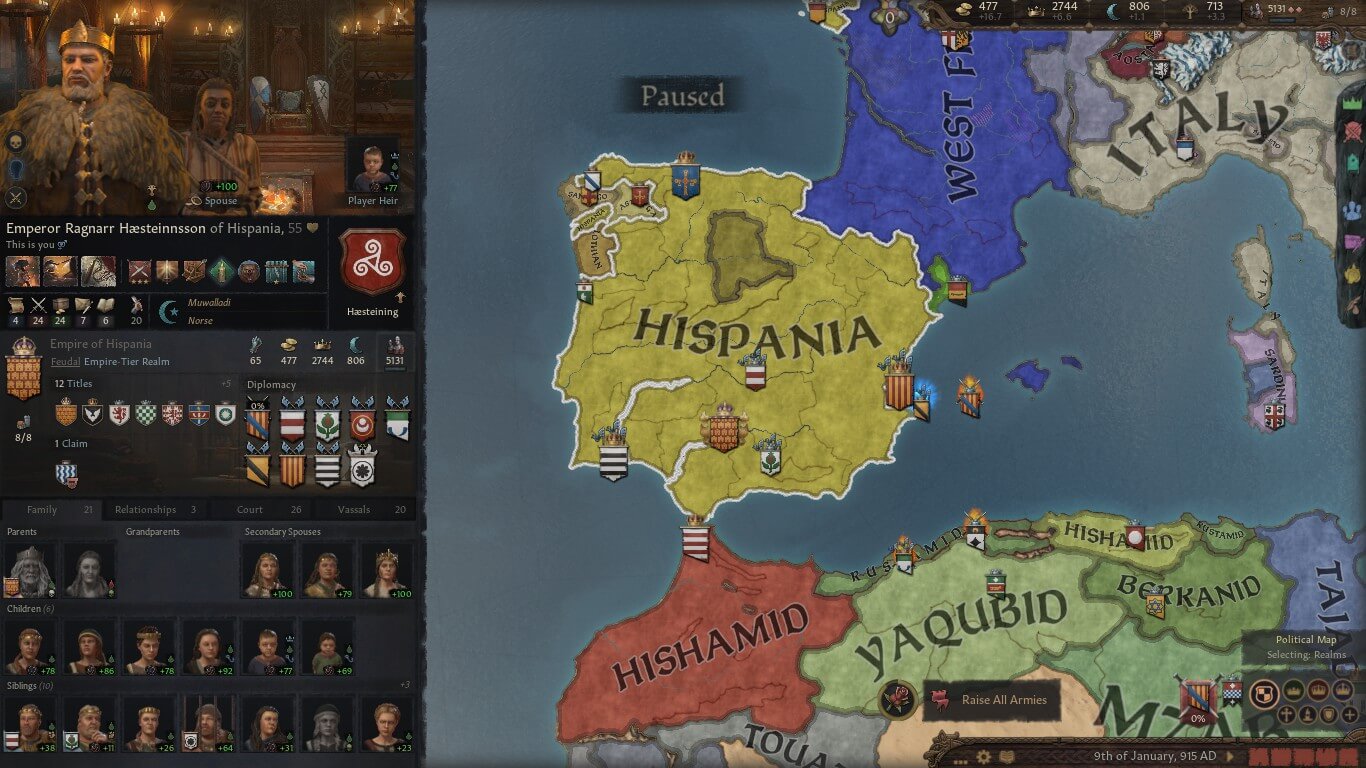Open more map modes with the plus button
The width and height of the screenshot is (1366, 768).
(x=1350, y=716)
